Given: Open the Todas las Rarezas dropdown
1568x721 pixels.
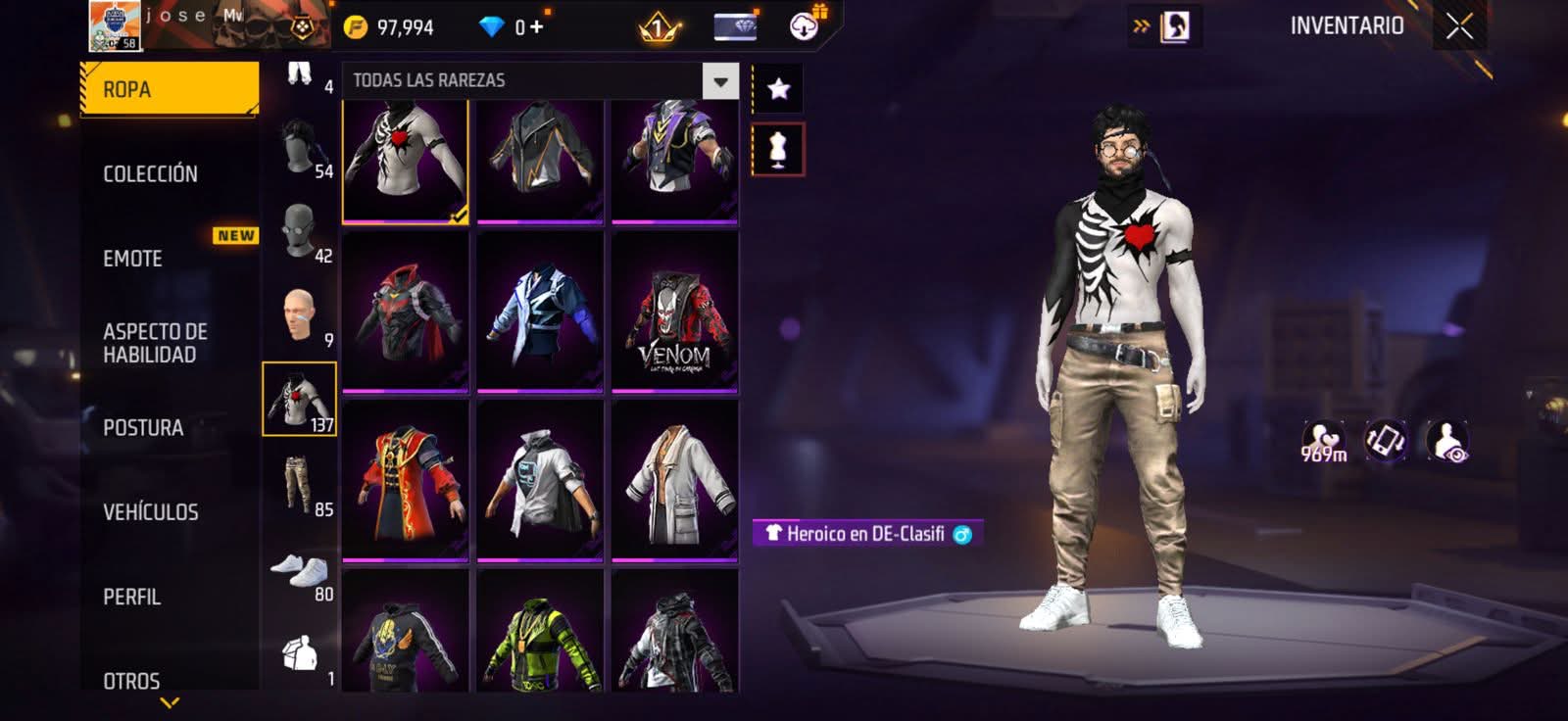Looking at the screenshot, I should click(720, 81).
